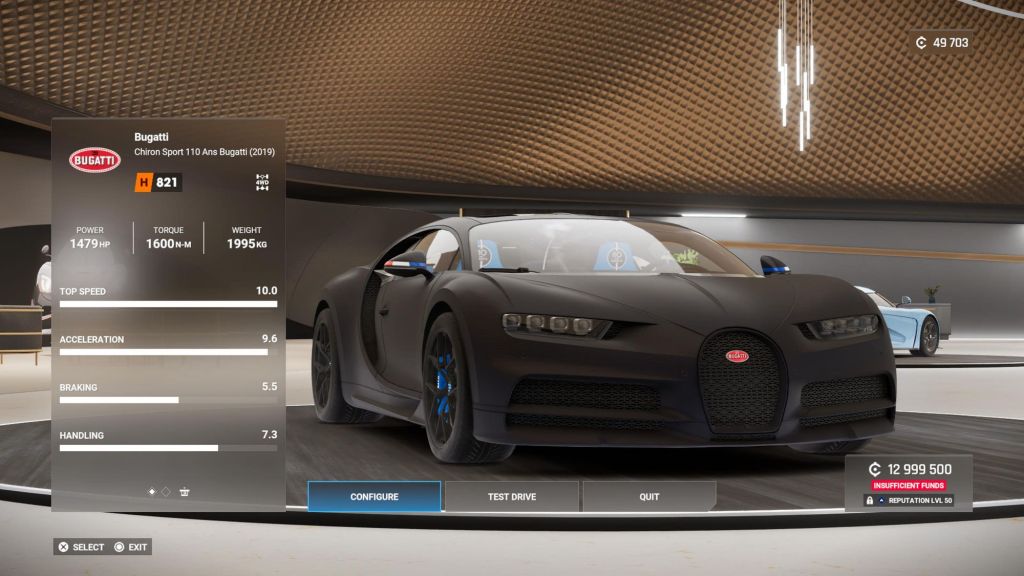This screenshot has width=1024, height=576.
Task: Select the filled first page diamond
Action: [x=152, y=492]
